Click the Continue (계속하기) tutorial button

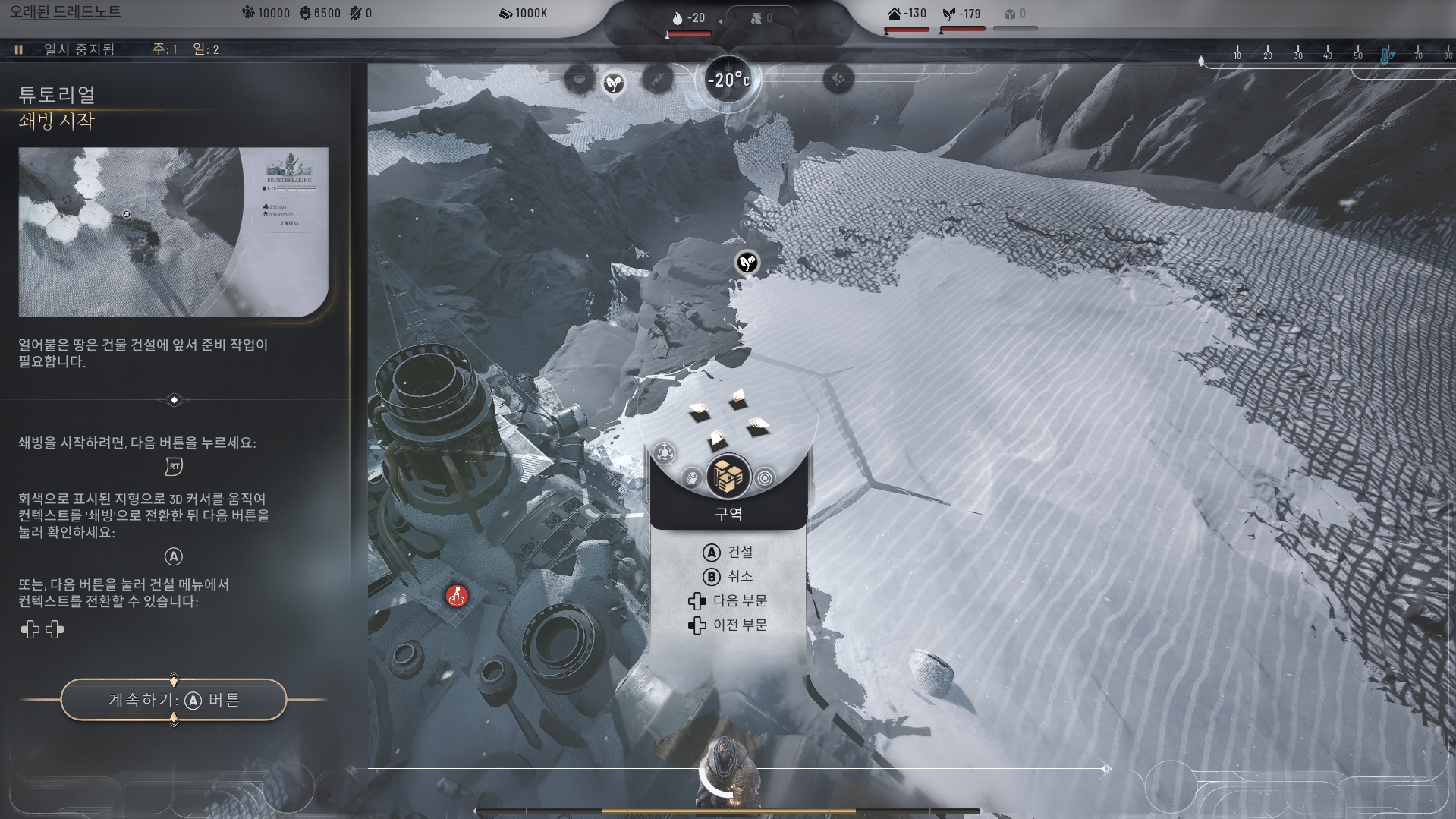tap(174, 699)
